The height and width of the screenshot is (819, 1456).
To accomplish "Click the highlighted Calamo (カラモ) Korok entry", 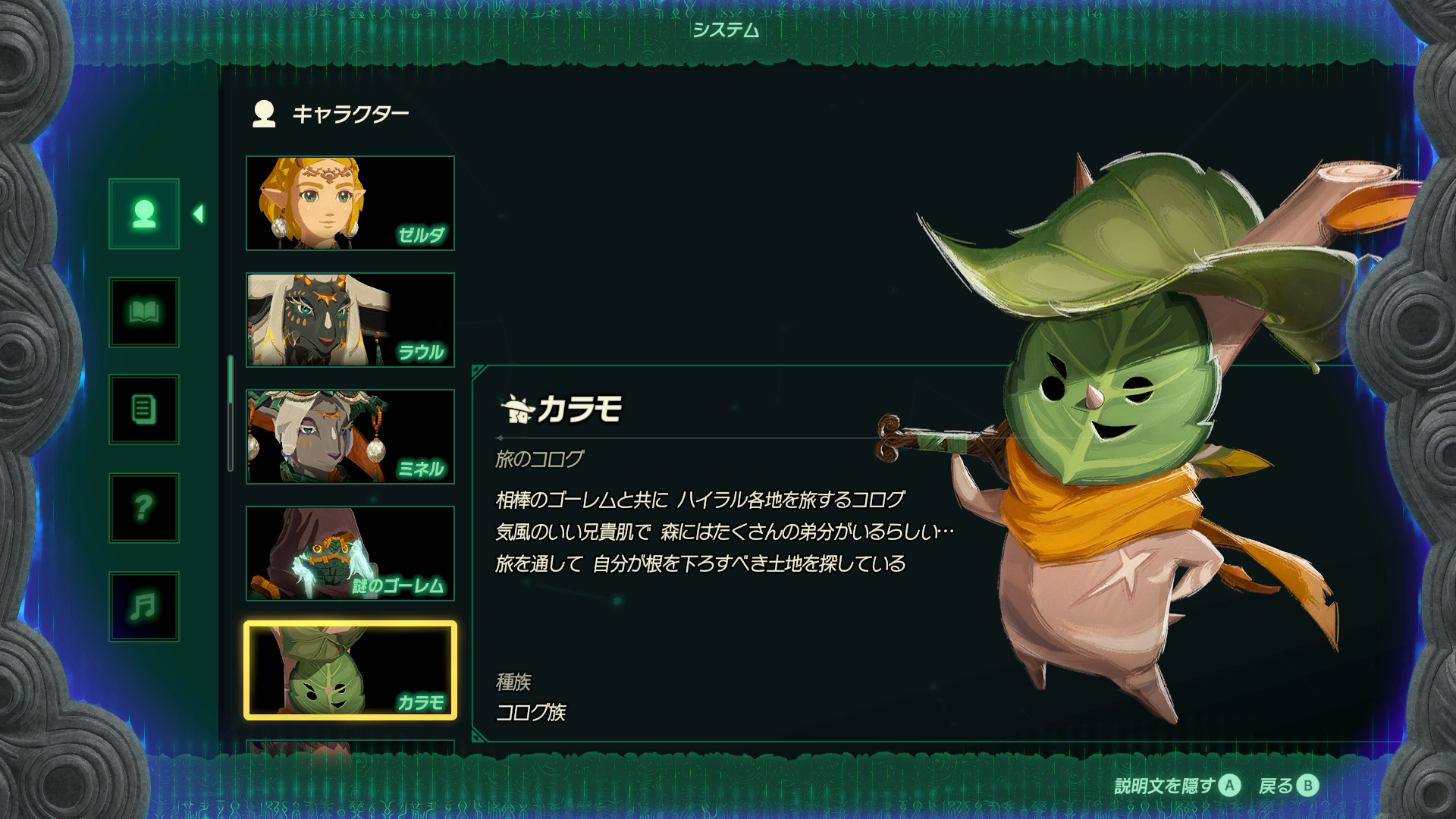I will click(350, 670).
